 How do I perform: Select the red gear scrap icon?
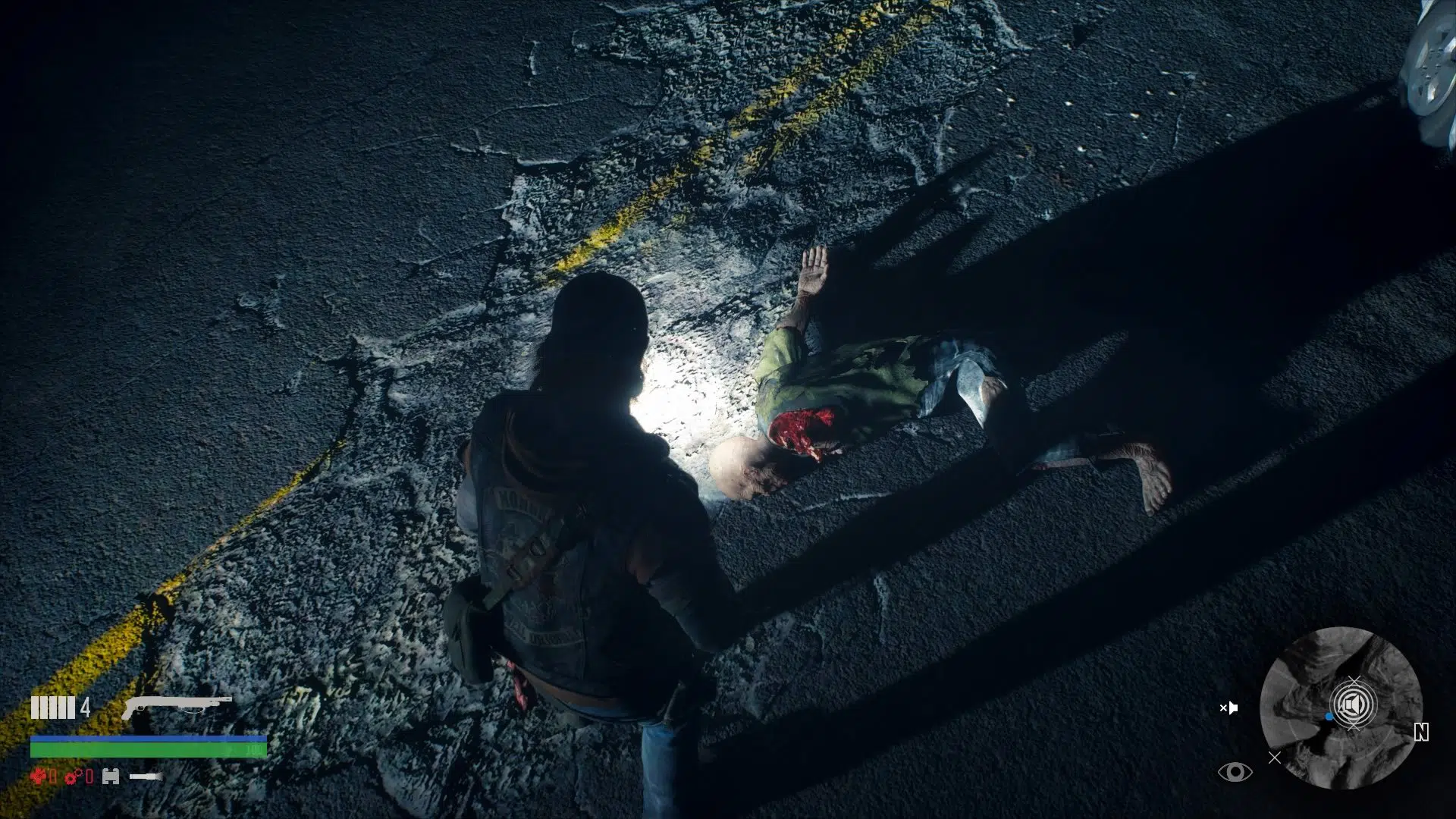(x=74, y=776)
